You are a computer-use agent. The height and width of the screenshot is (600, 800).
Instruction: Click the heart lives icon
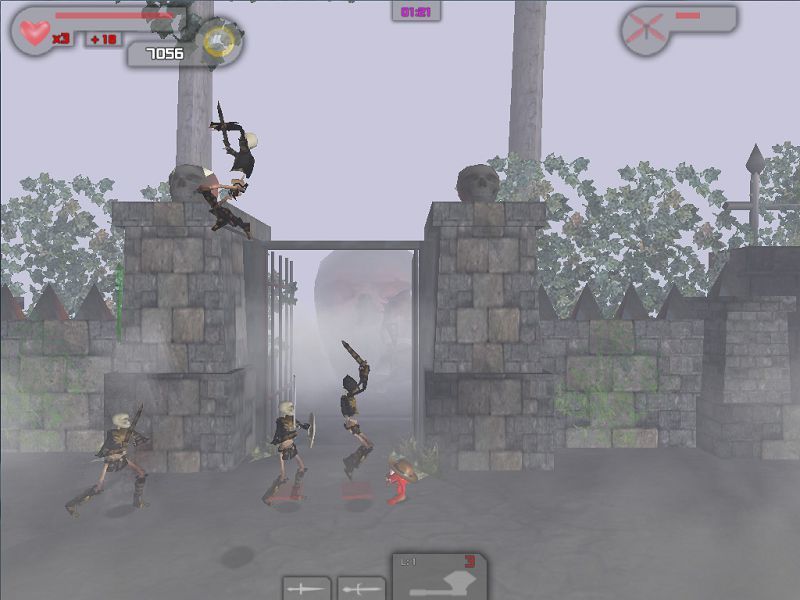point(37,33)
